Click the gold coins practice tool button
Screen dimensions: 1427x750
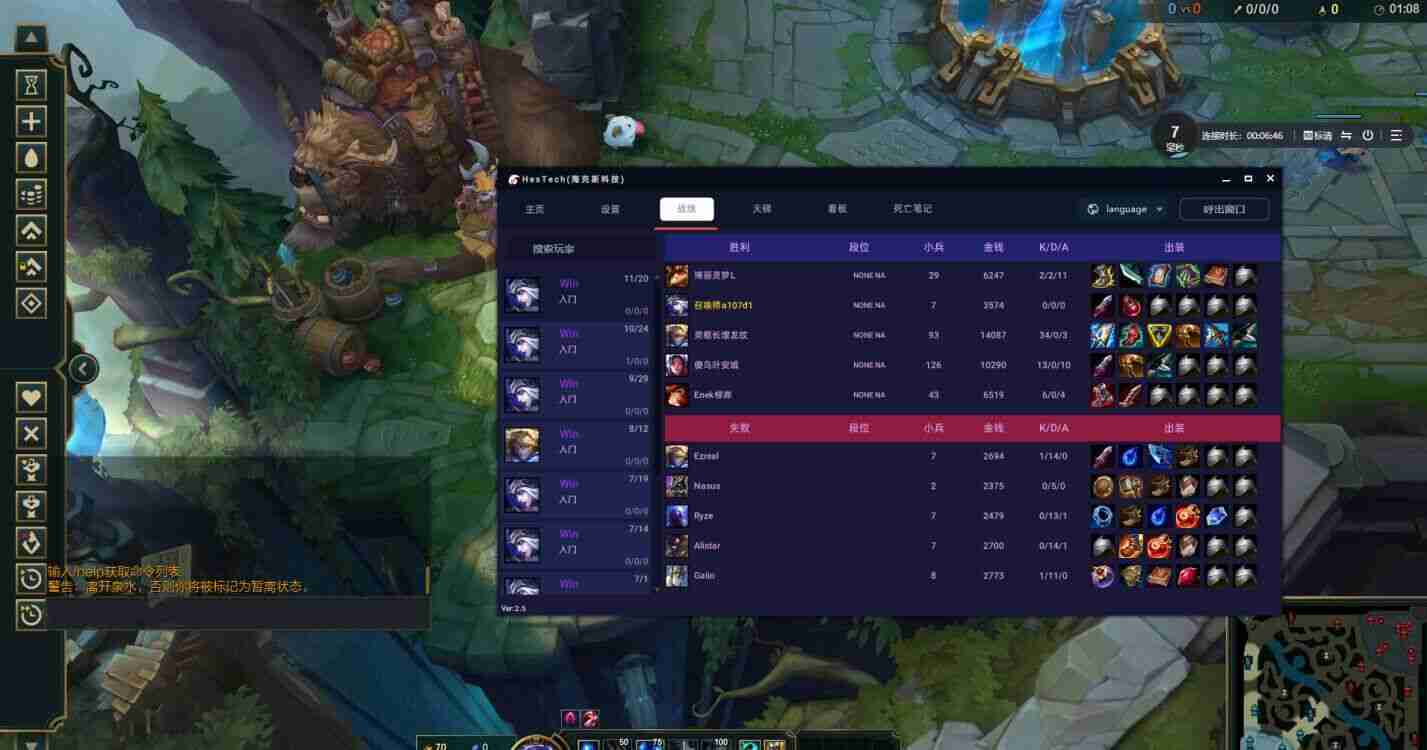point(32,195)
